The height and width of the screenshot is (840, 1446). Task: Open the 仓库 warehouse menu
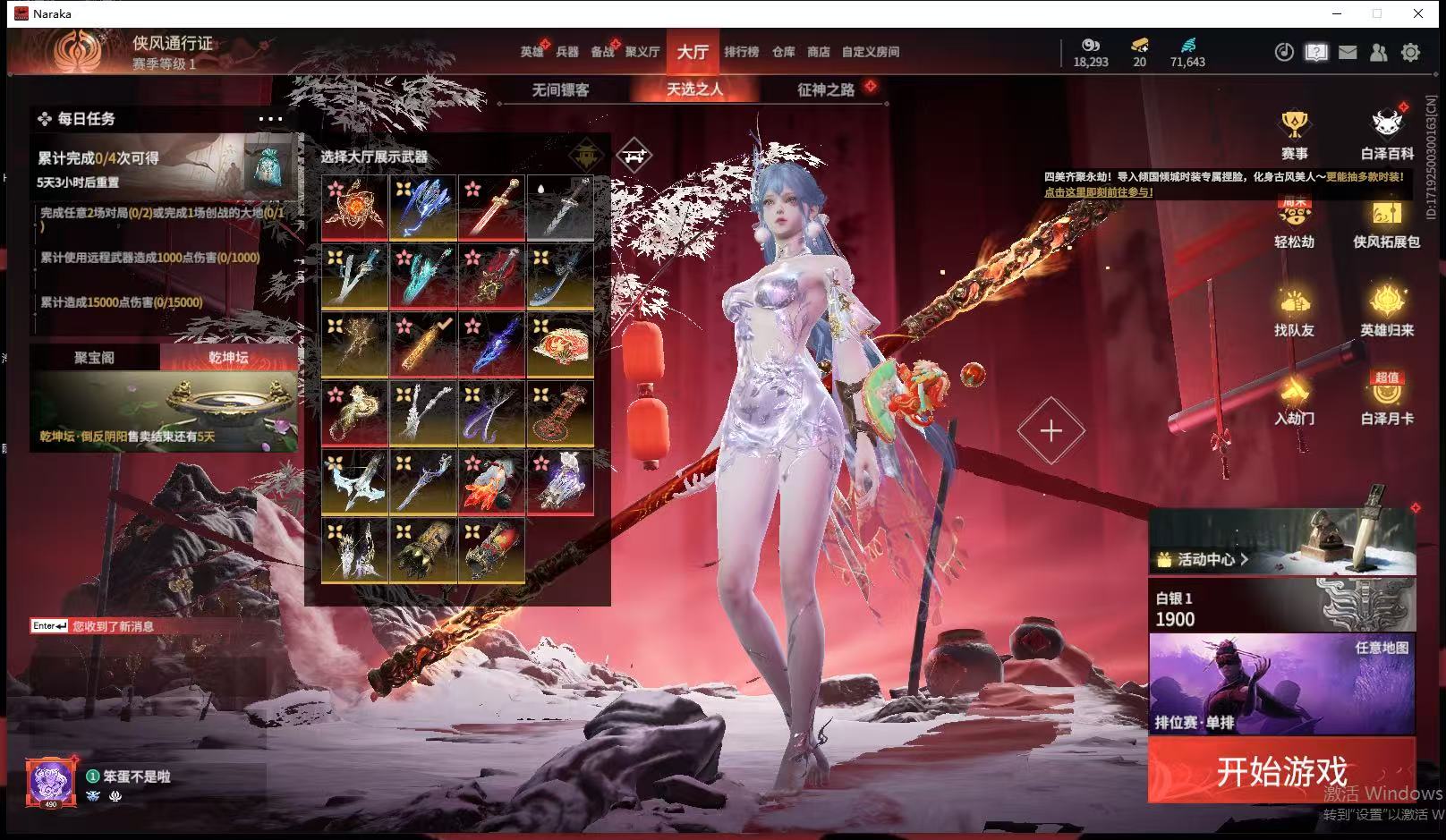[783, 52]
